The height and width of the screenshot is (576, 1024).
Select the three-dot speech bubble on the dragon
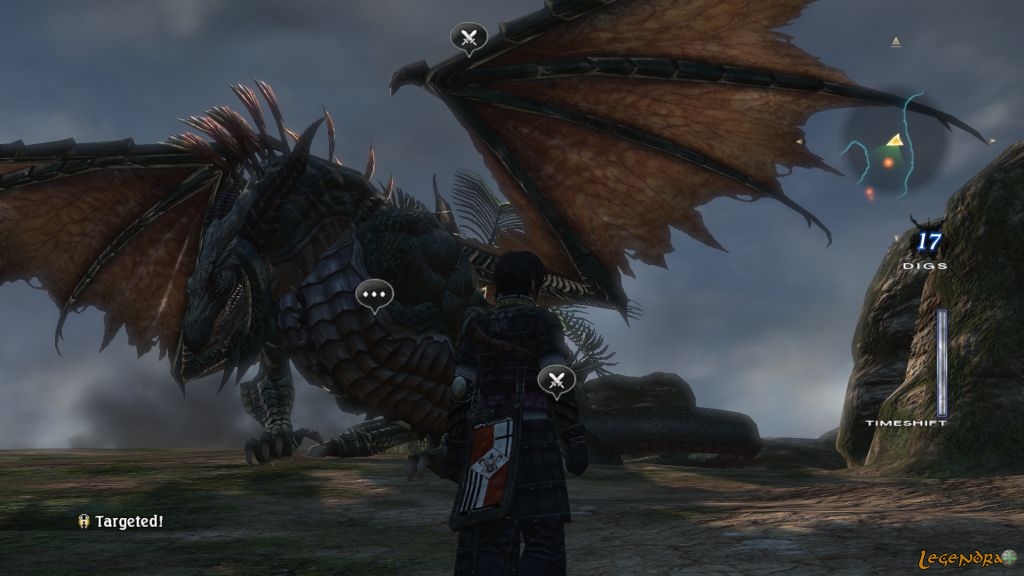(375, 294)
